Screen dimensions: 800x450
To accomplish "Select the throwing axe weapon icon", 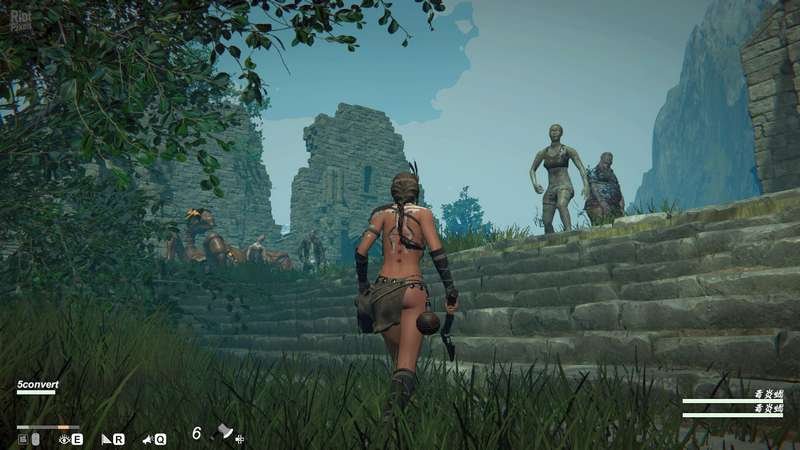I will (x=224, y=433).
